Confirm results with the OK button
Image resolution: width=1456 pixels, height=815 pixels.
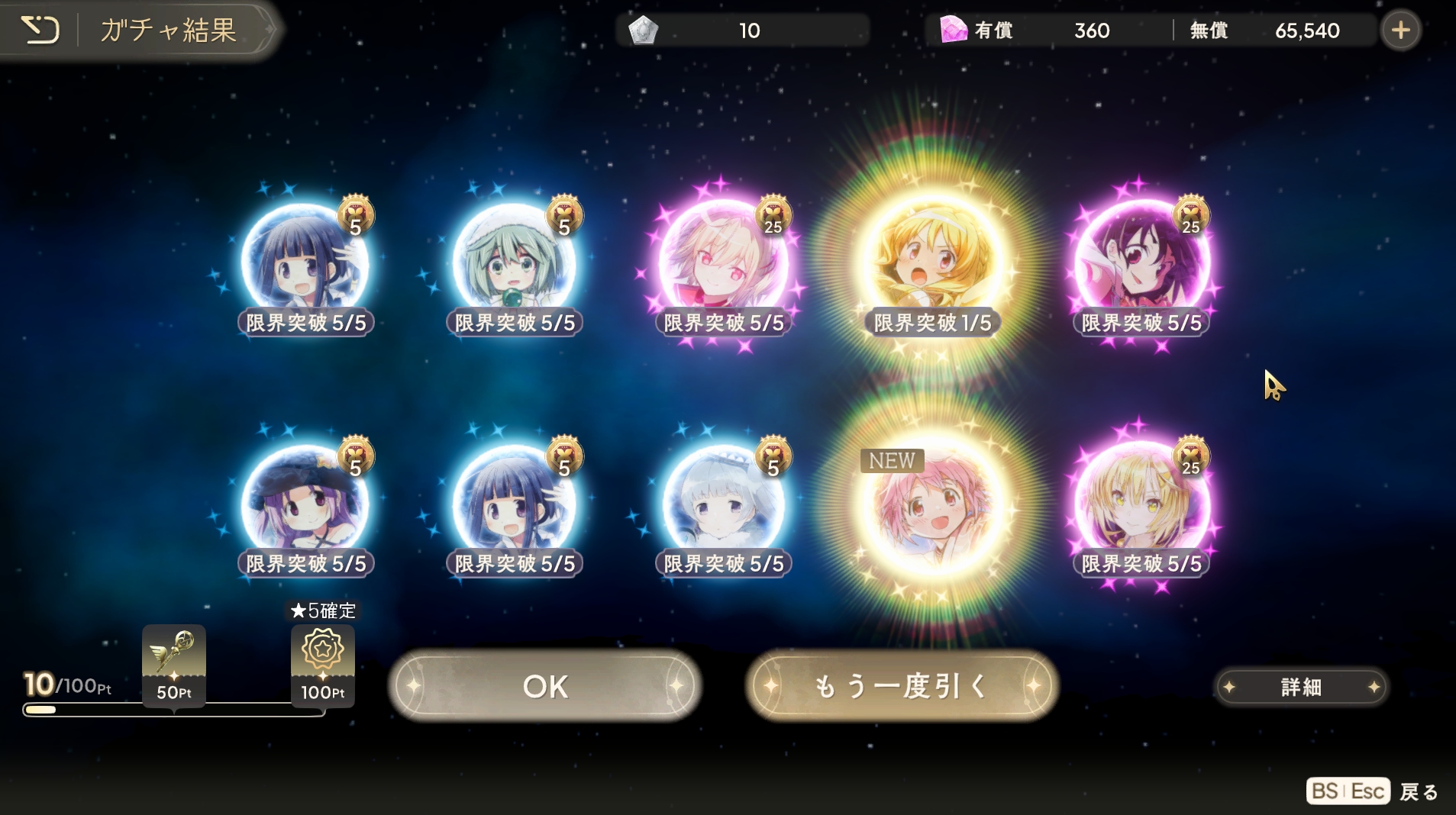point(544,686)
